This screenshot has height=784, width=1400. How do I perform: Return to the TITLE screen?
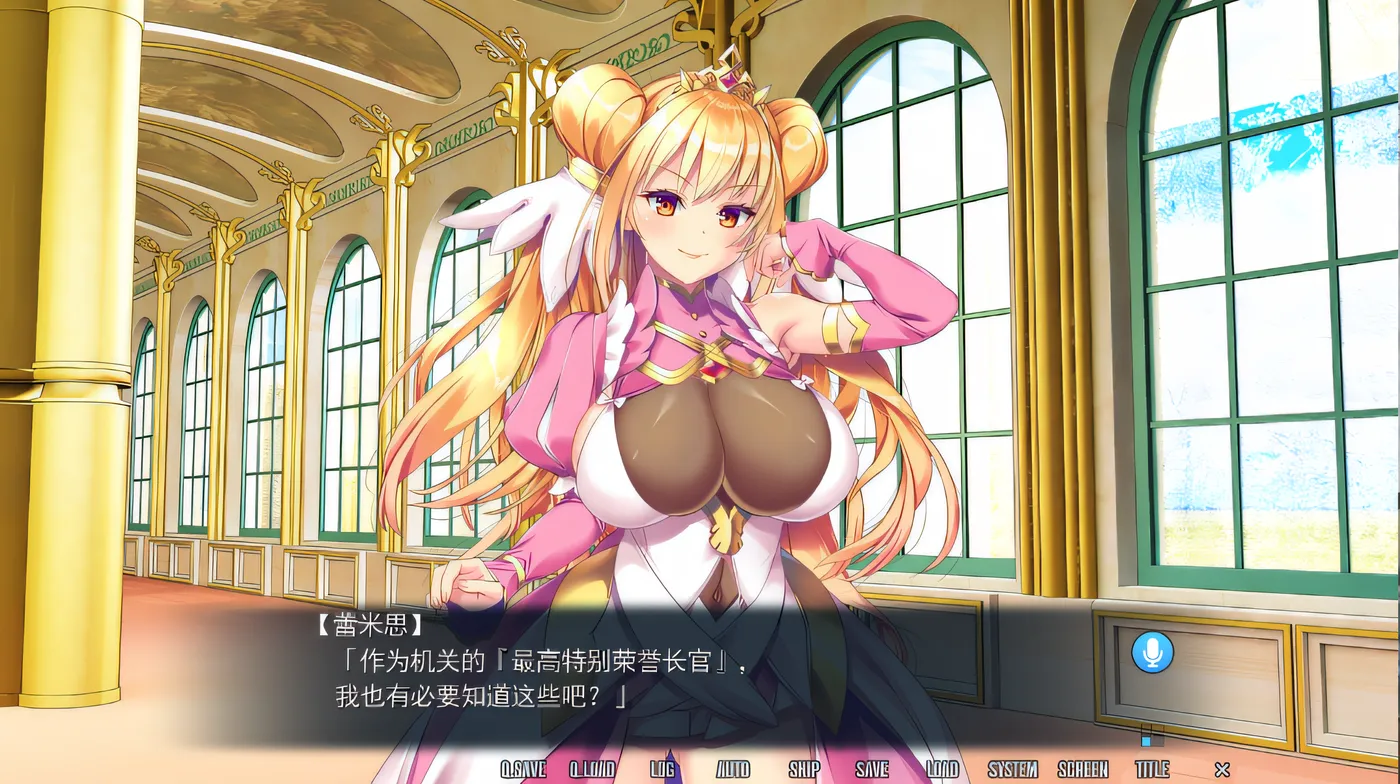(1151, 771)
